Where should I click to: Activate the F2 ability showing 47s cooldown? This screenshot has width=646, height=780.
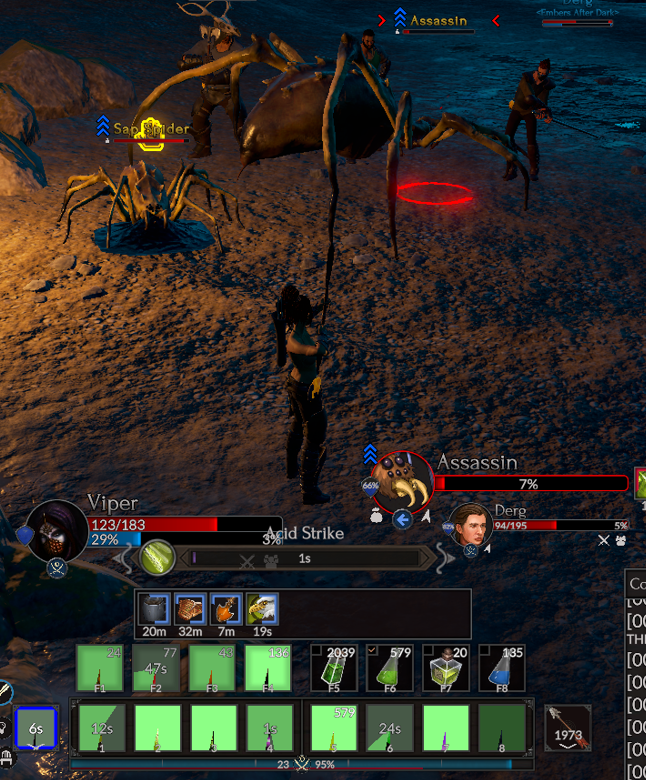click(157, 668)
